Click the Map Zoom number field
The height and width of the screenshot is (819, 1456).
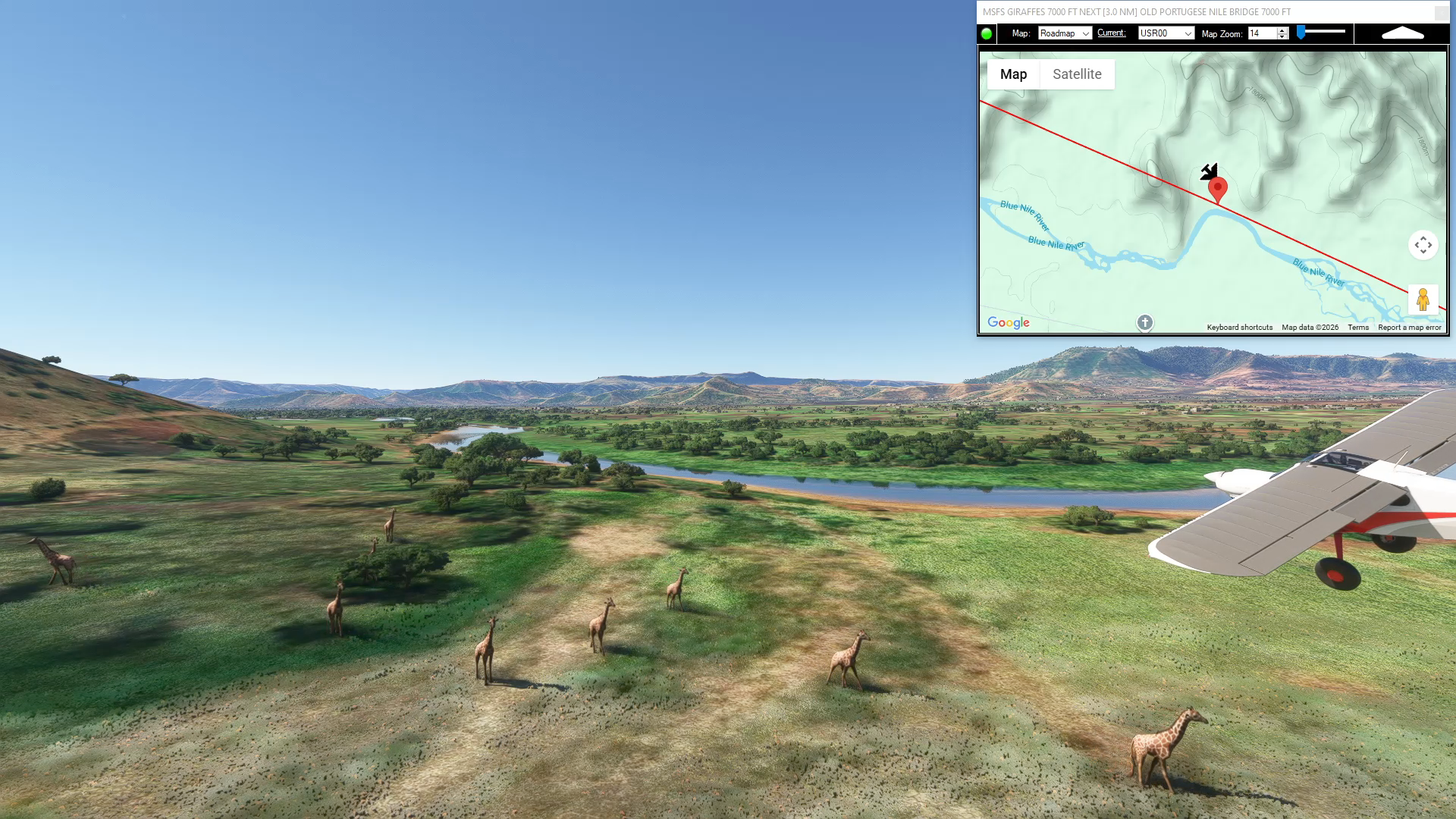pos(1262,33)
